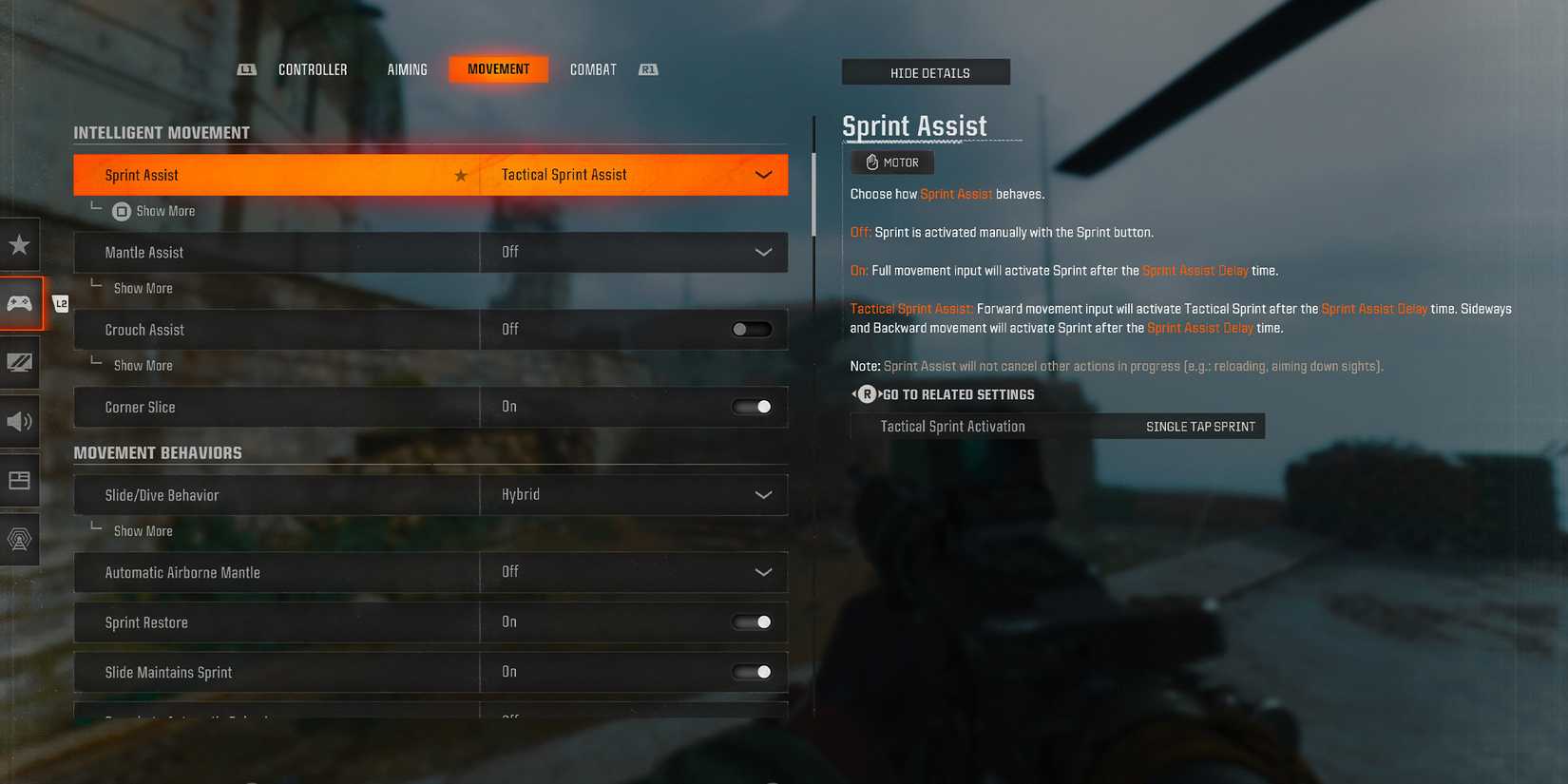Open the Audio settings speaker icon
The height and width of the screenshot is (784, 1568).
[19, 422]
